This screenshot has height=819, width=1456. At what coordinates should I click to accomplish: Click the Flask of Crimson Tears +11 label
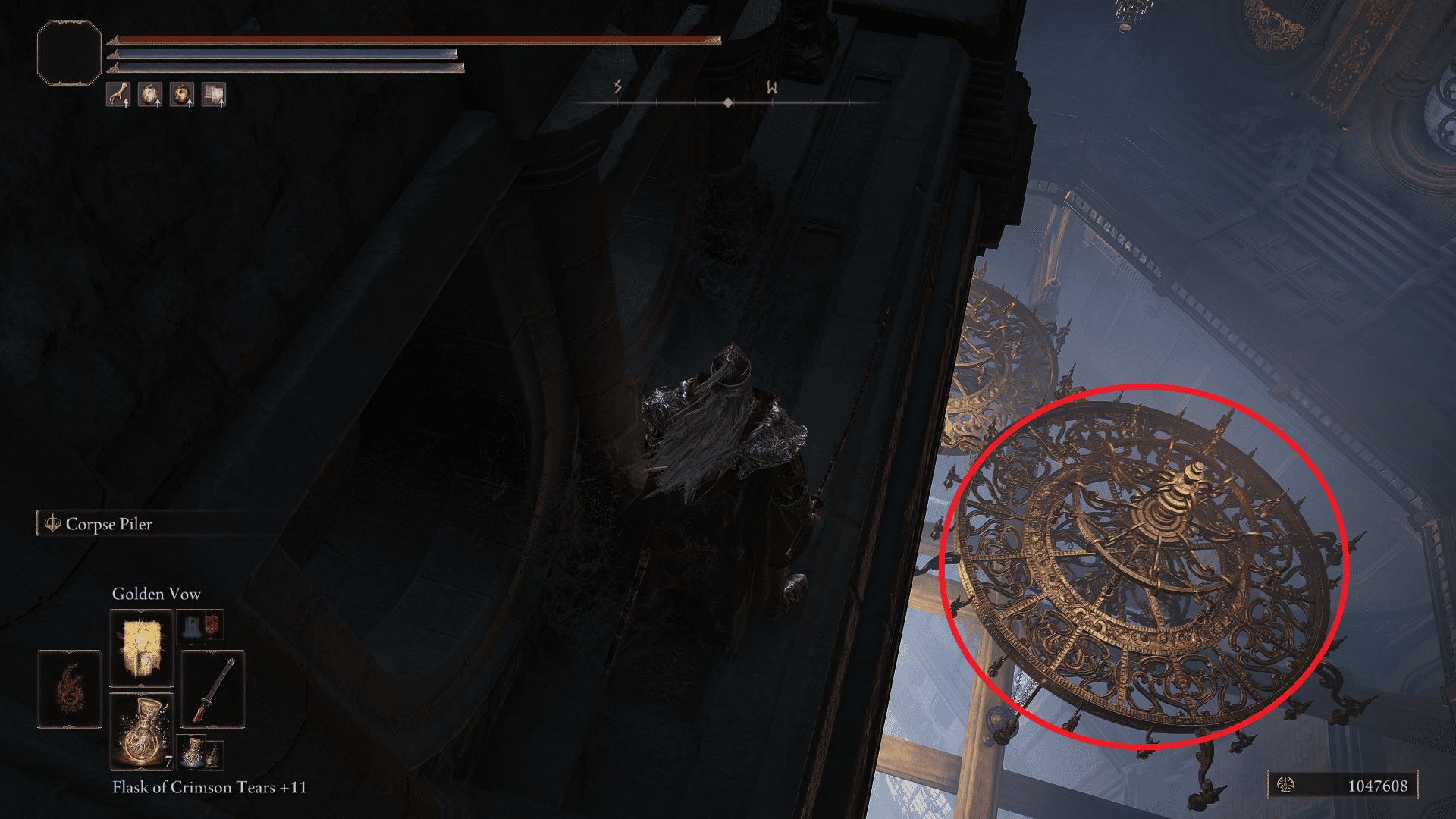coord(209,788)
